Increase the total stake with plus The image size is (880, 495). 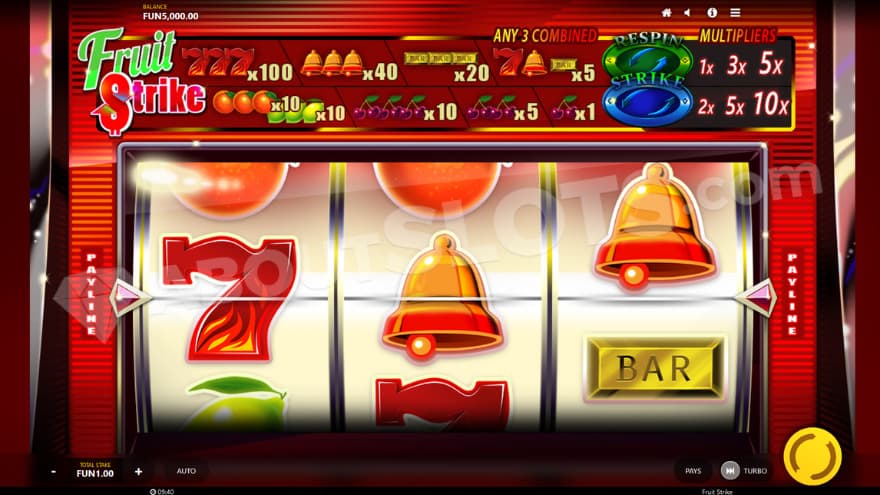[138, 471]
